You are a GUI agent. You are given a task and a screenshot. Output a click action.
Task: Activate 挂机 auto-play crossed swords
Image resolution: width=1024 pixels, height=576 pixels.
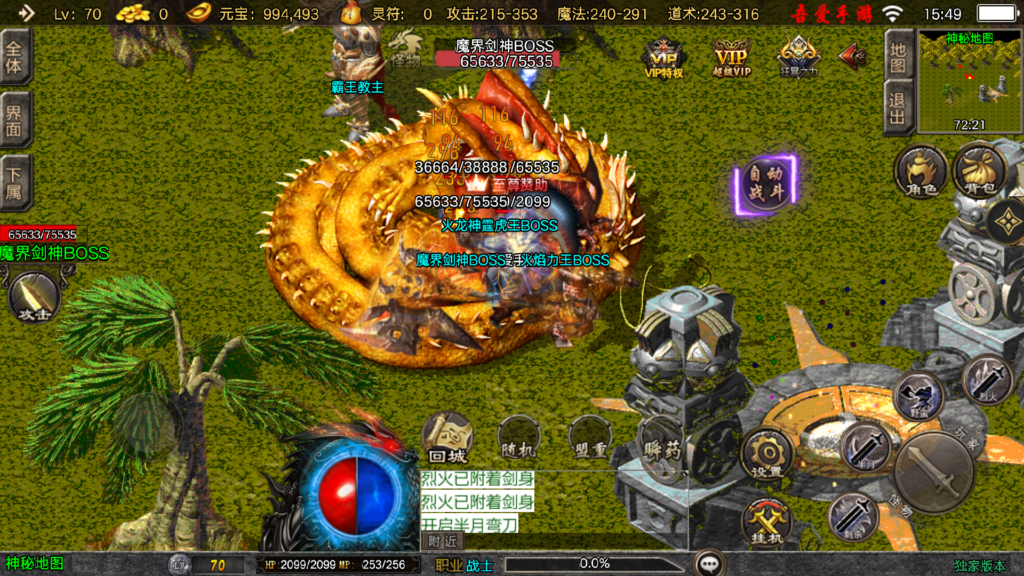click(767, 522)
